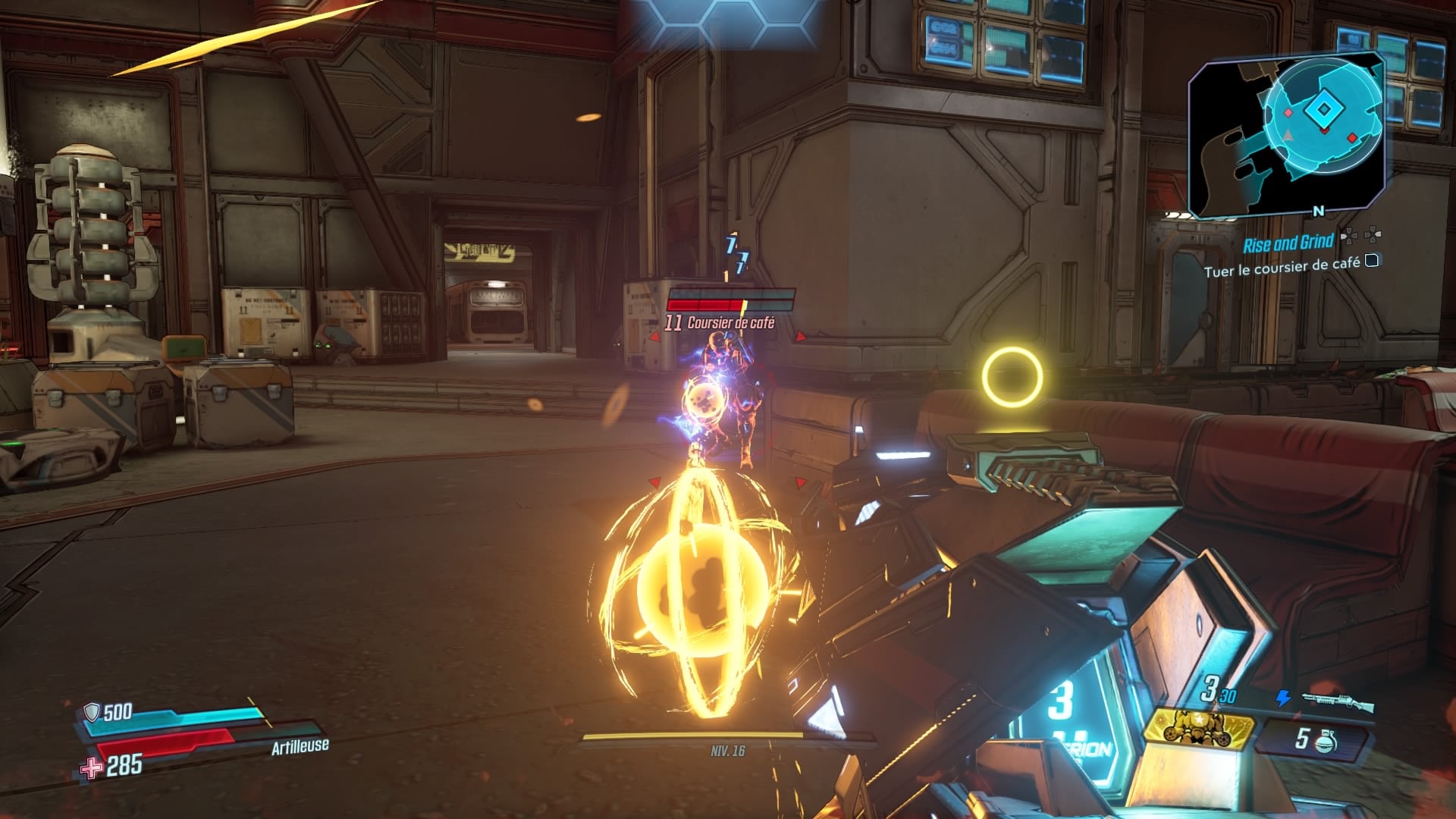Click the left d-pad glyph near Rise and Grind
Image resolution: width=1456 pixels, height=819 pixels.
click(x=1350, y=236)
